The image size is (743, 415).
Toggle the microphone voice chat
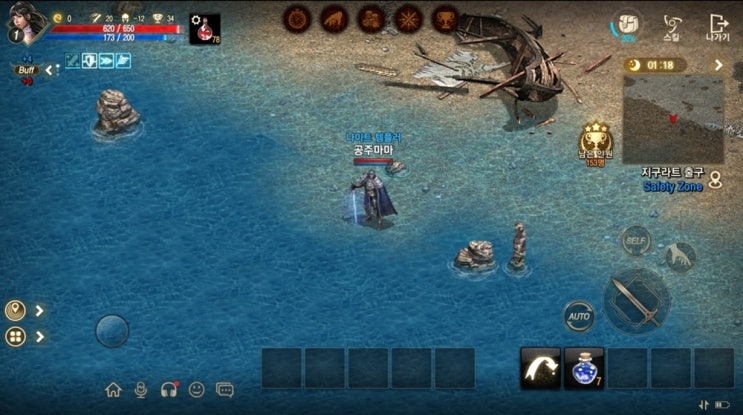(x=141, y=389)
